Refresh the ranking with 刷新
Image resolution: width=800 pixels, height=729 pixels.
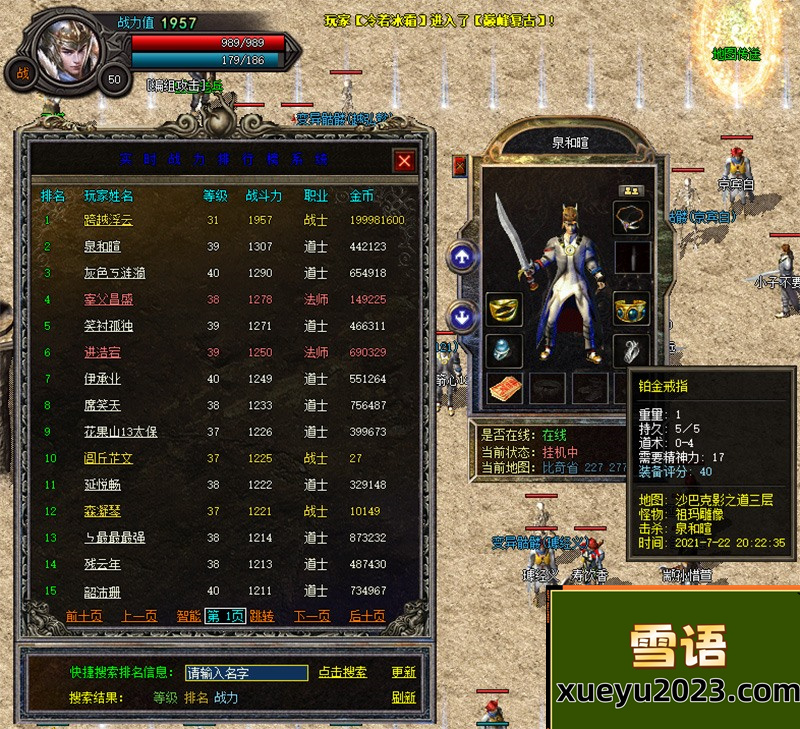click(403, 698)
